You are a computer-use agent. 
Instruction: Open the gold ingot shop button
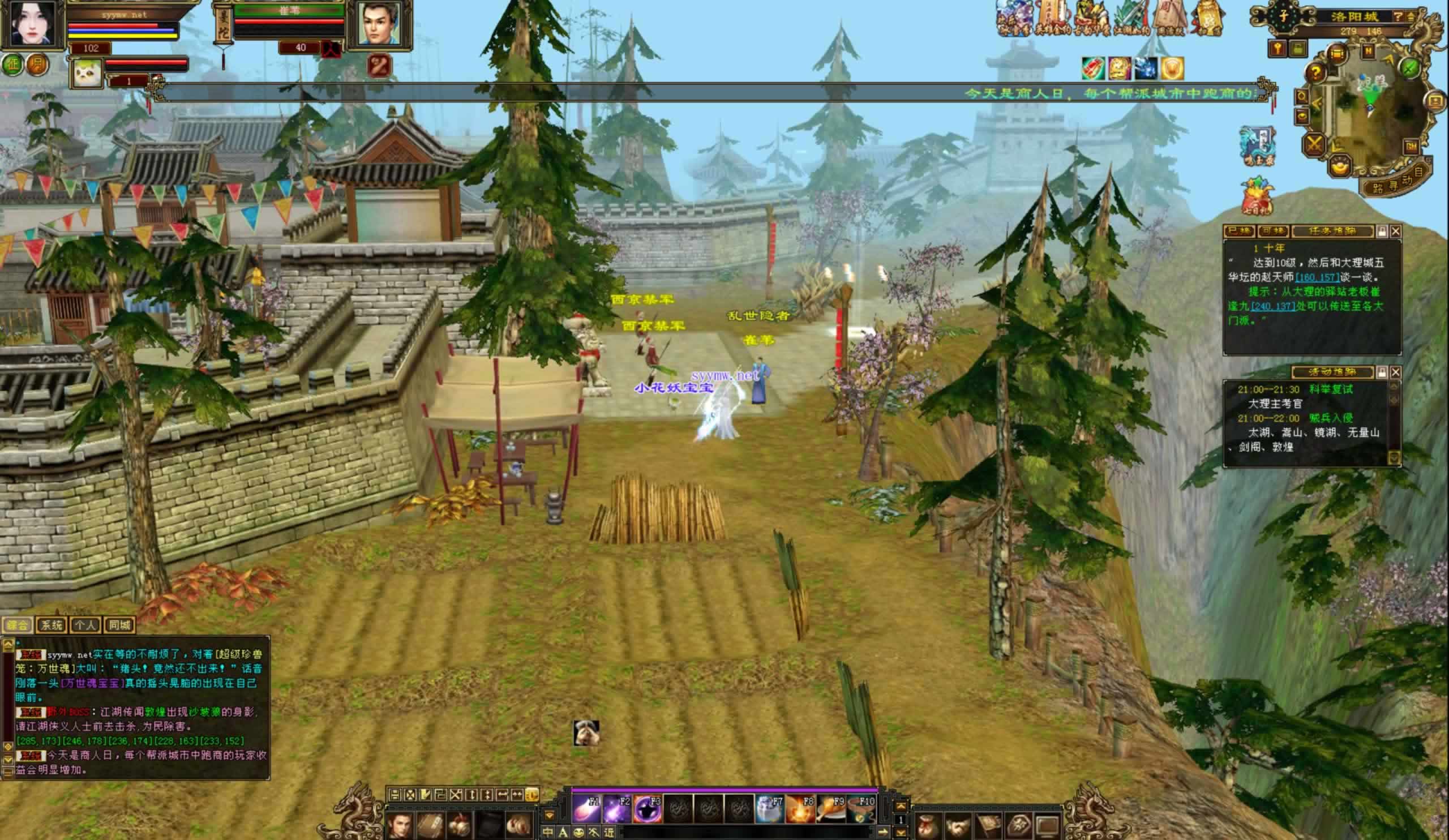1340,166
